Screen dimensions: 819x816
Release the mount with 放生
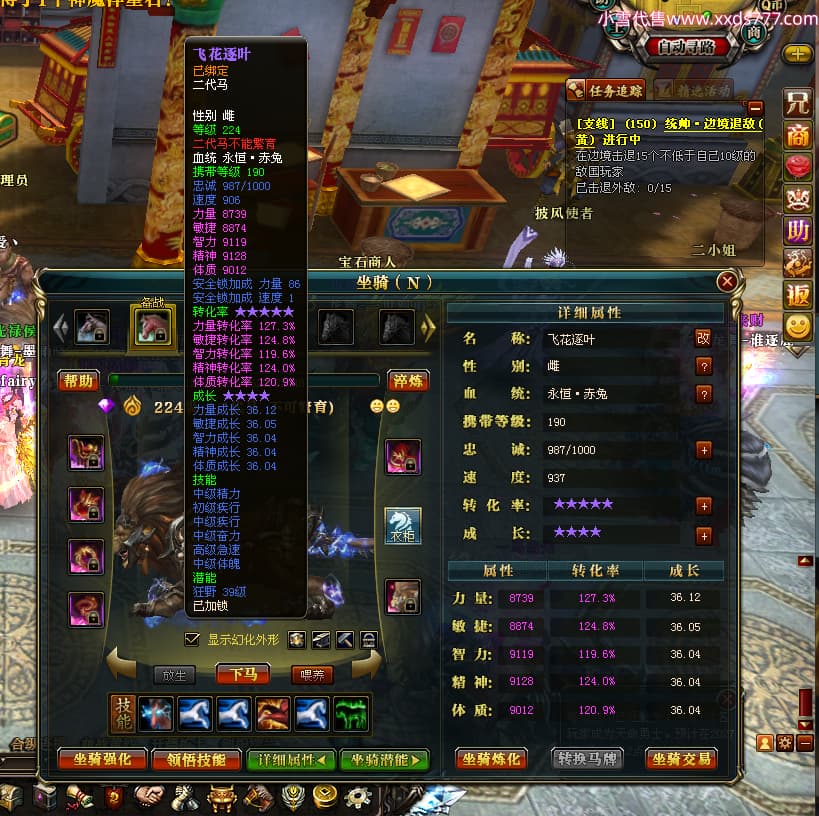[175, 675]
